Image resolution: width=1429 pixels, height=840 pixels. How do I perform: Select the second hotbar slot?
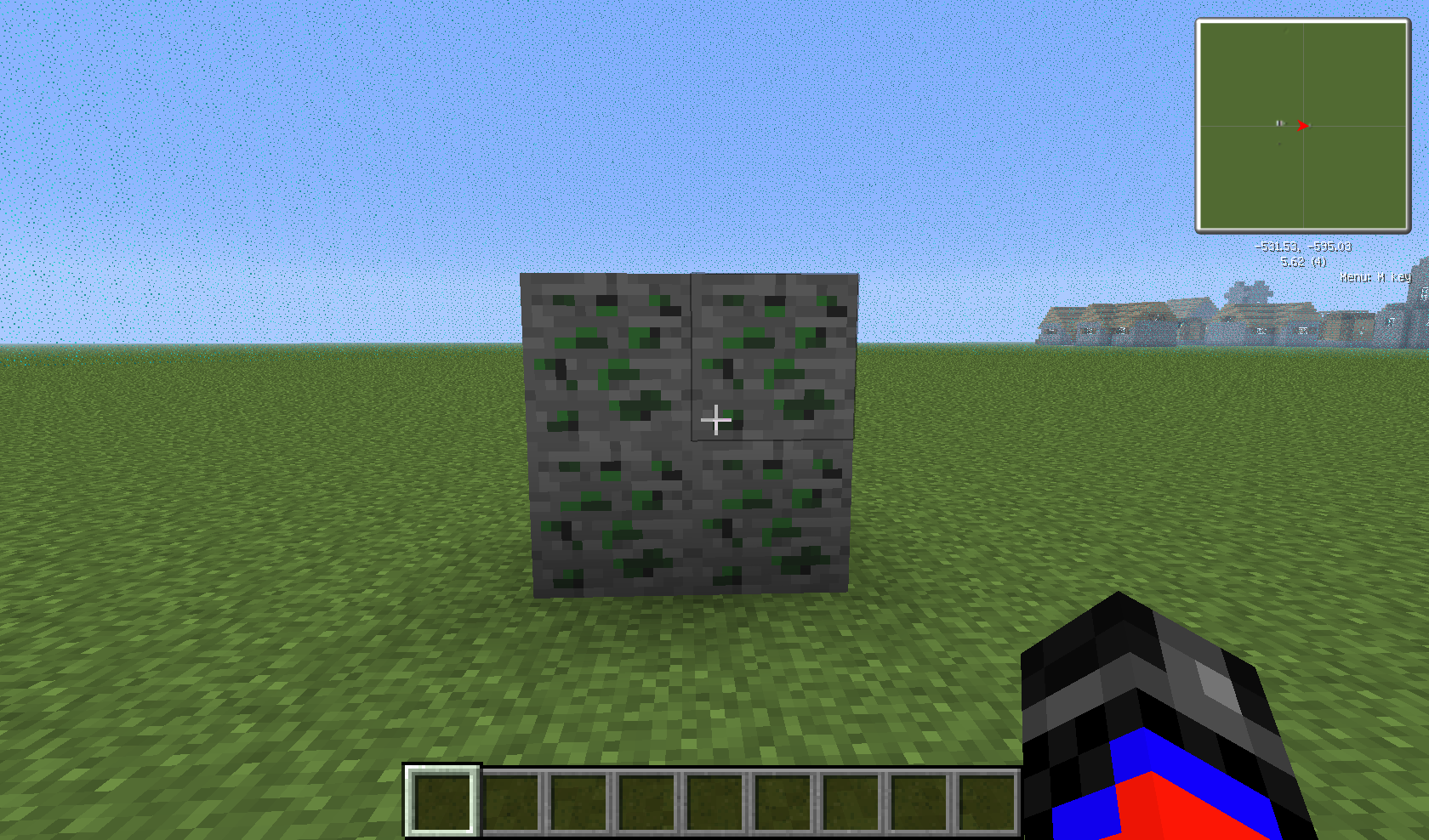pyautogui.click(x=510, y=800)
